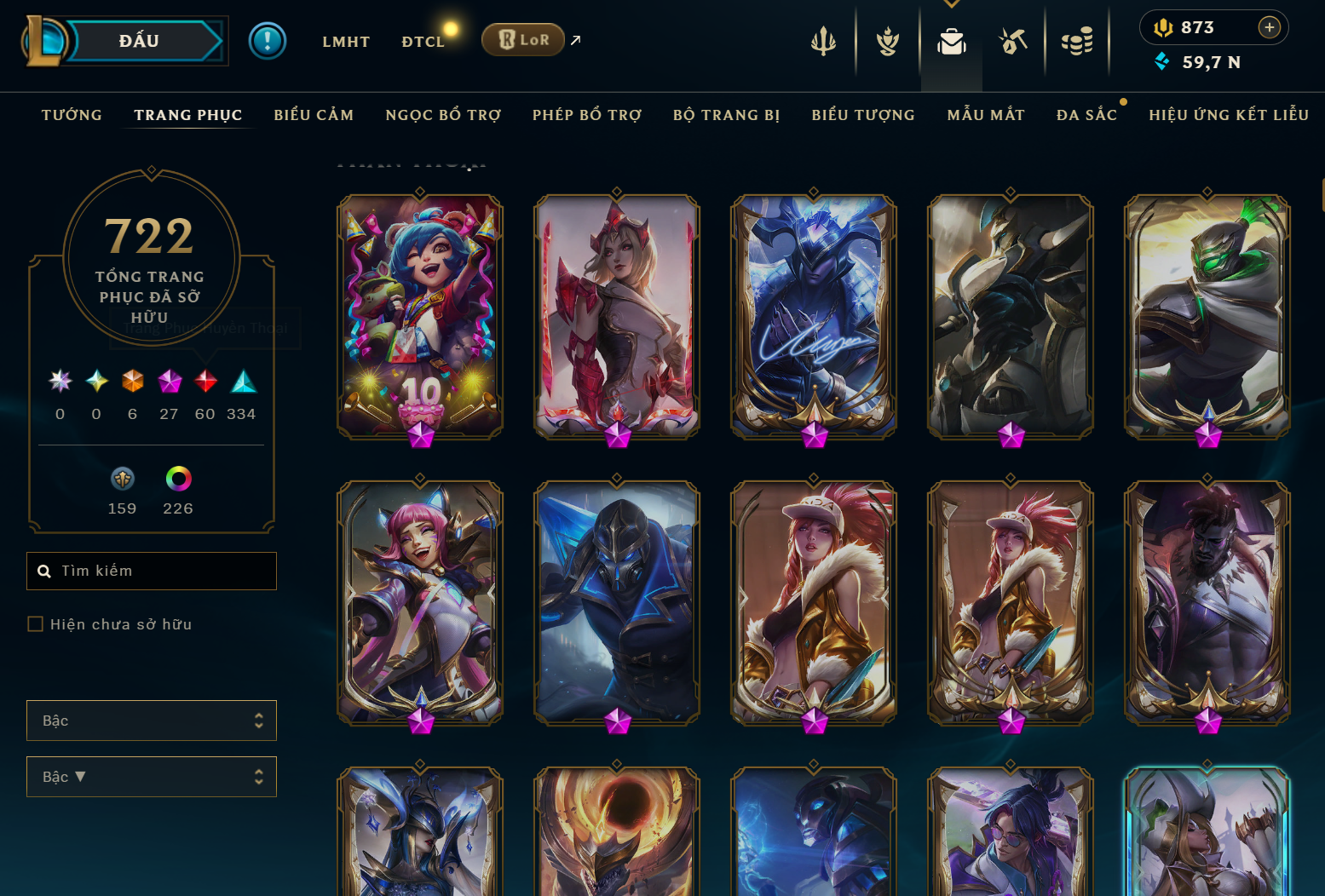This screenshot has height=896, width=1325.
Task: Open the LMHT menu item
Action: (x=346, y=40)
